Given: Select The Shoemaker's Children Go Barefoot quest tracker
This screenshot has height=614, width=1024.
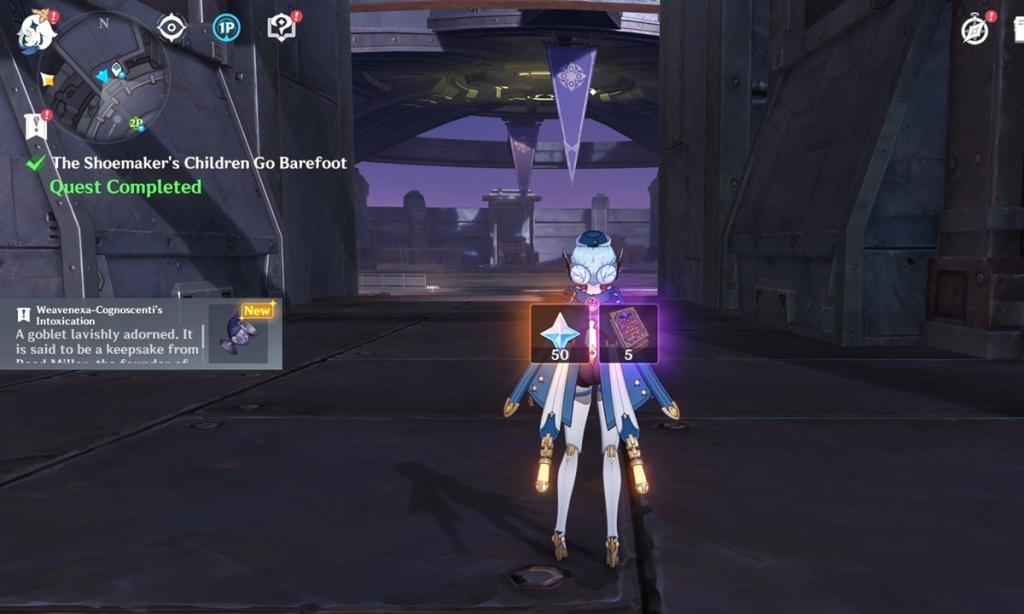Looking at the screenshot, I should pos(198,163).
